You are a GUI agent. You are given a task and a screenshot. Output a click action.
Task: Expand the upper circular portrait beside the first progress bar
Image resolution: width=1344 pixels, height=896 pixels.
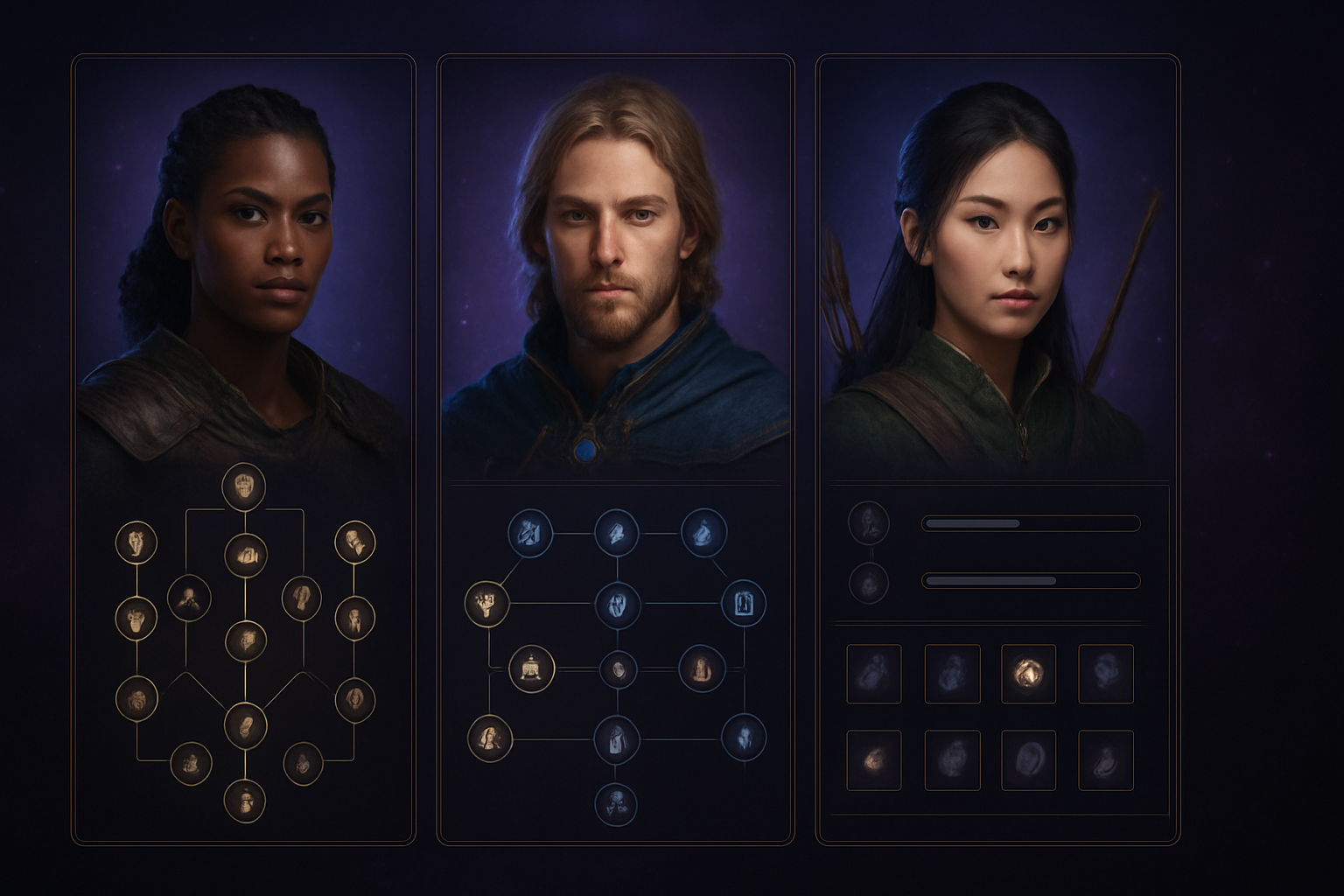click(869, 522)
